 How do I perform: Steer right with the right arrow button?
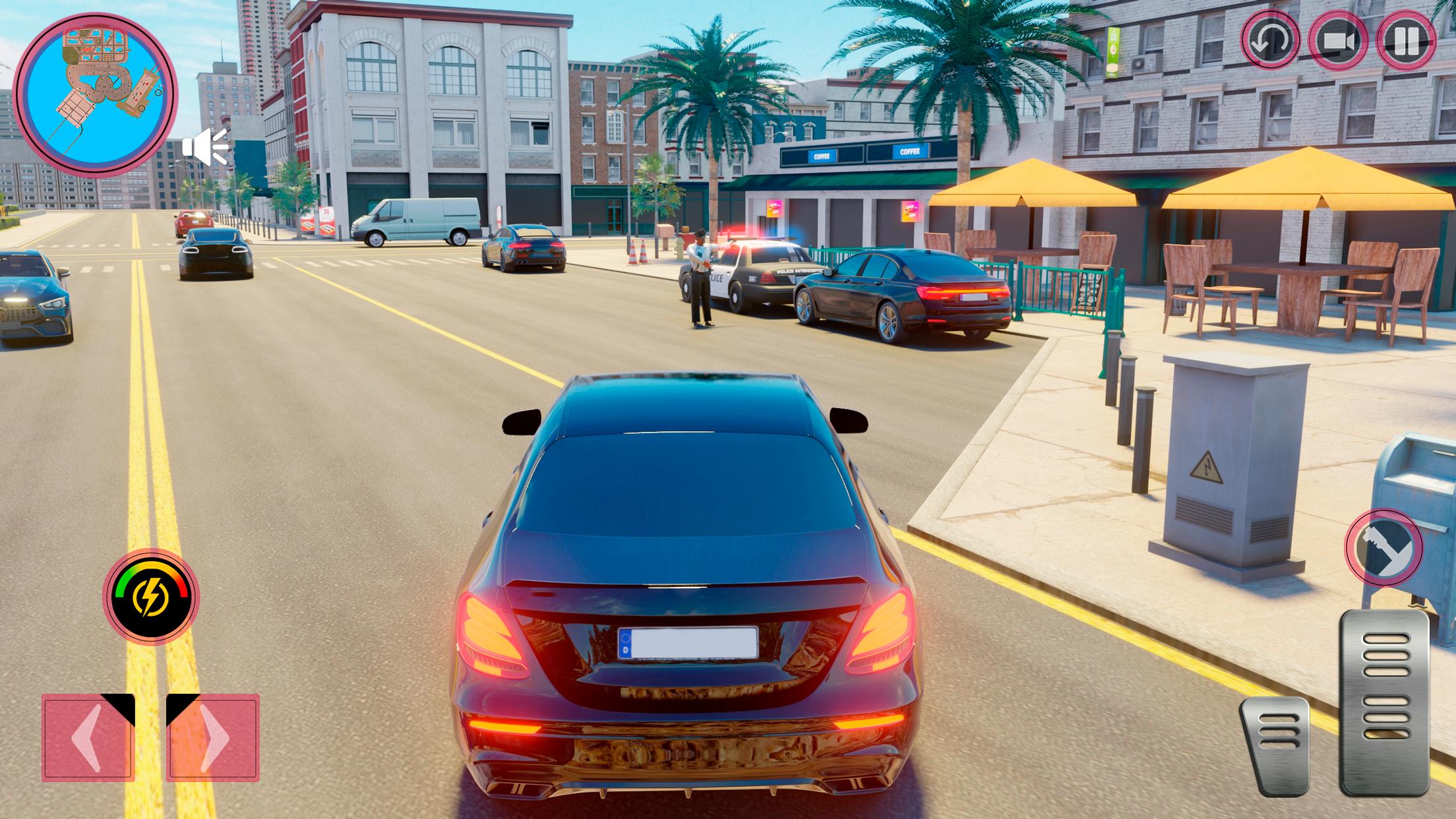(212, 737)
